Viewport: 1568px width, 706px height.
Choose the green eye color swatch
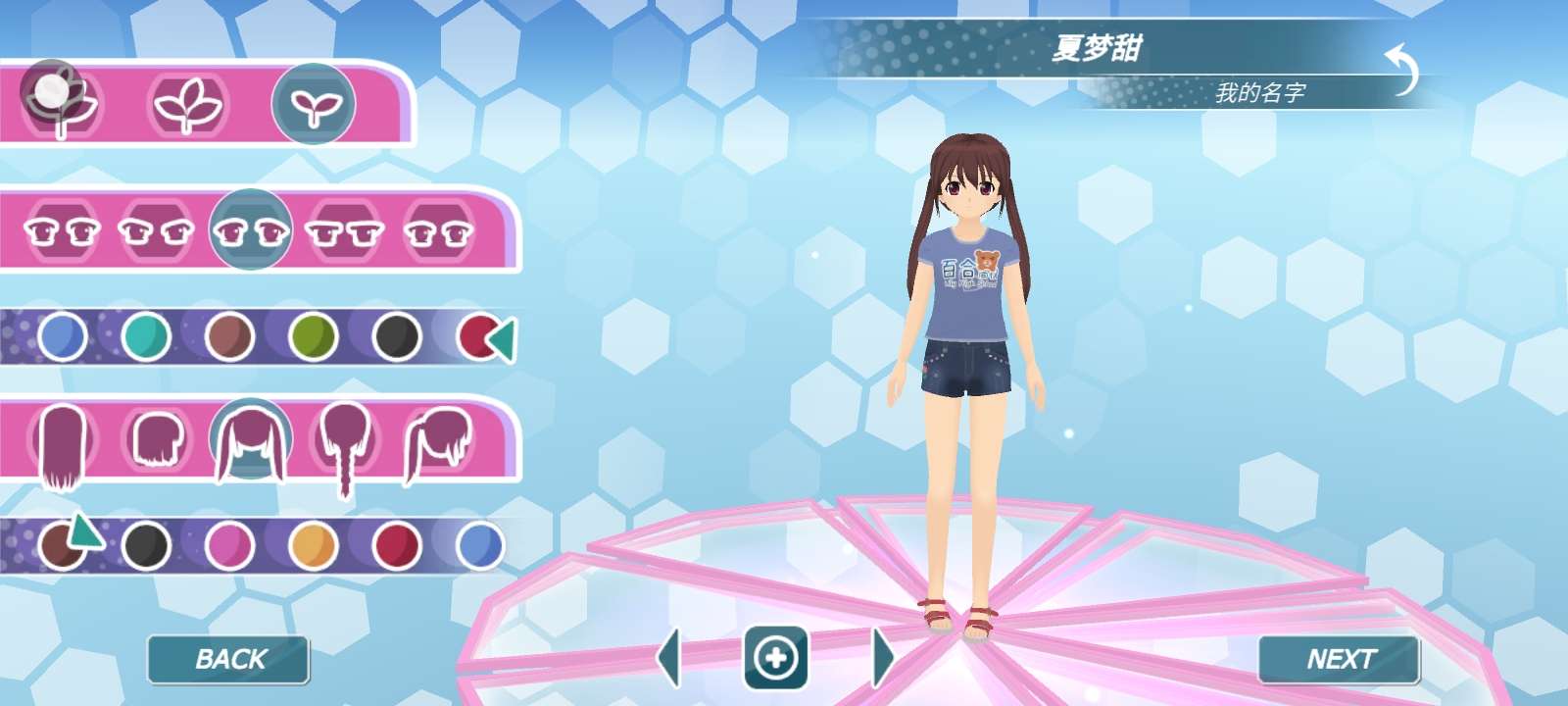(314, 336)
